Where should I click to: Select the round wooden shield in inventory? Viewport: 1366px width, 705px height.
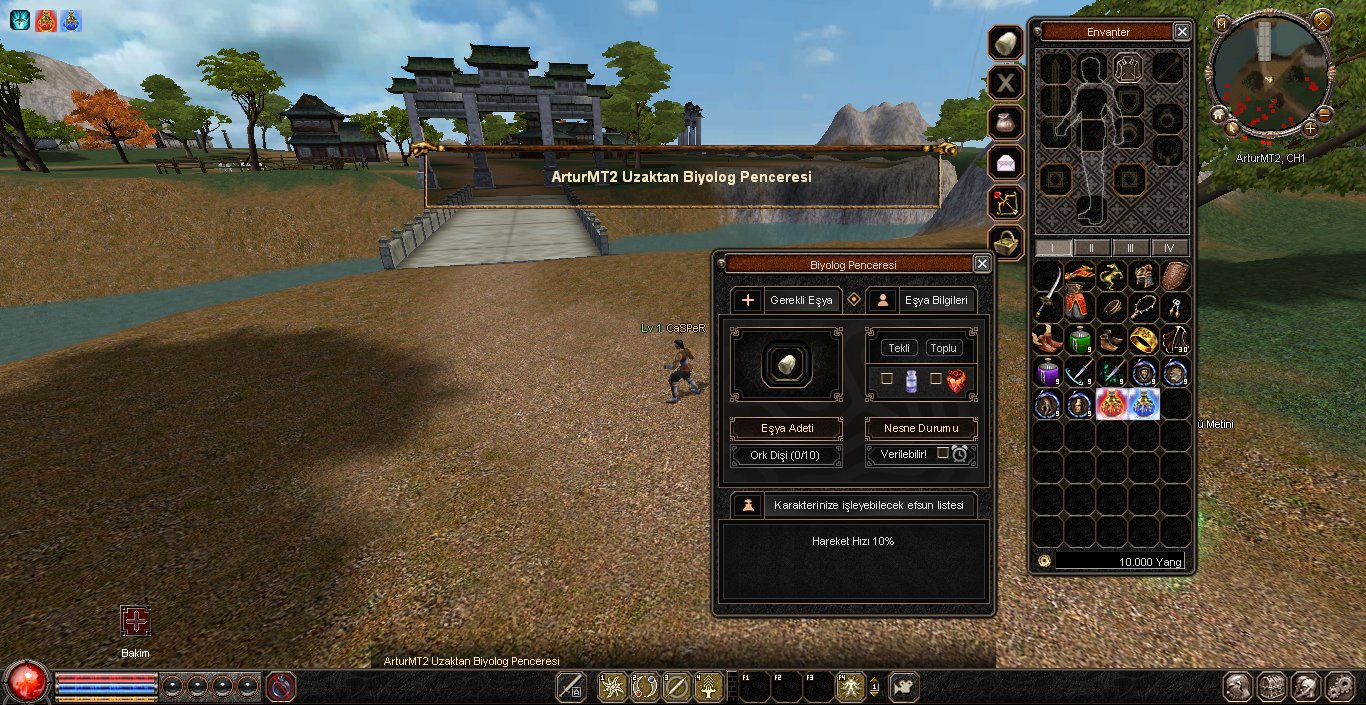coord(1176,276)
